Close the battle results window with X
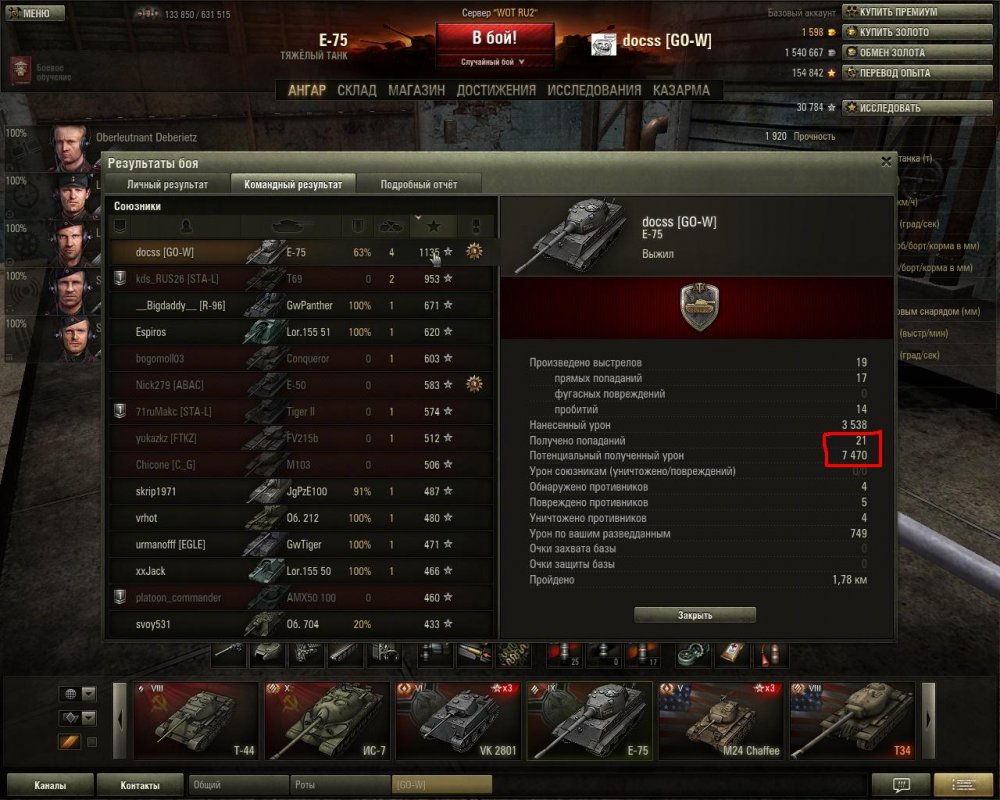Image resolution: width=1000 pixels, height=800 pixels. (886, 161)
